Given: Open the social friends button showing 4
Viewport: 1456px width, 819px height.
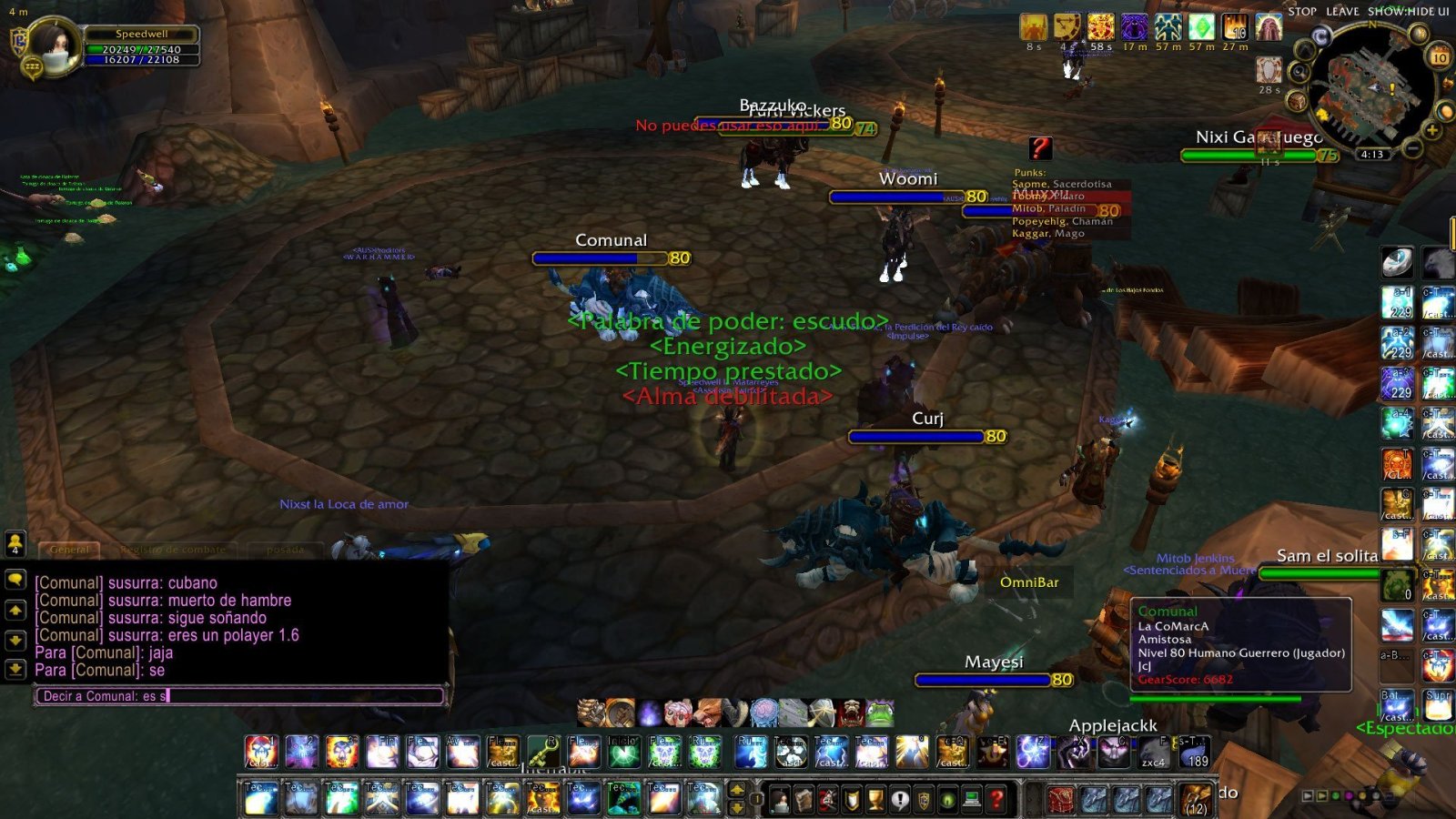Looking at the screenshot, I should pyautogui.click(x=15, y=543).
